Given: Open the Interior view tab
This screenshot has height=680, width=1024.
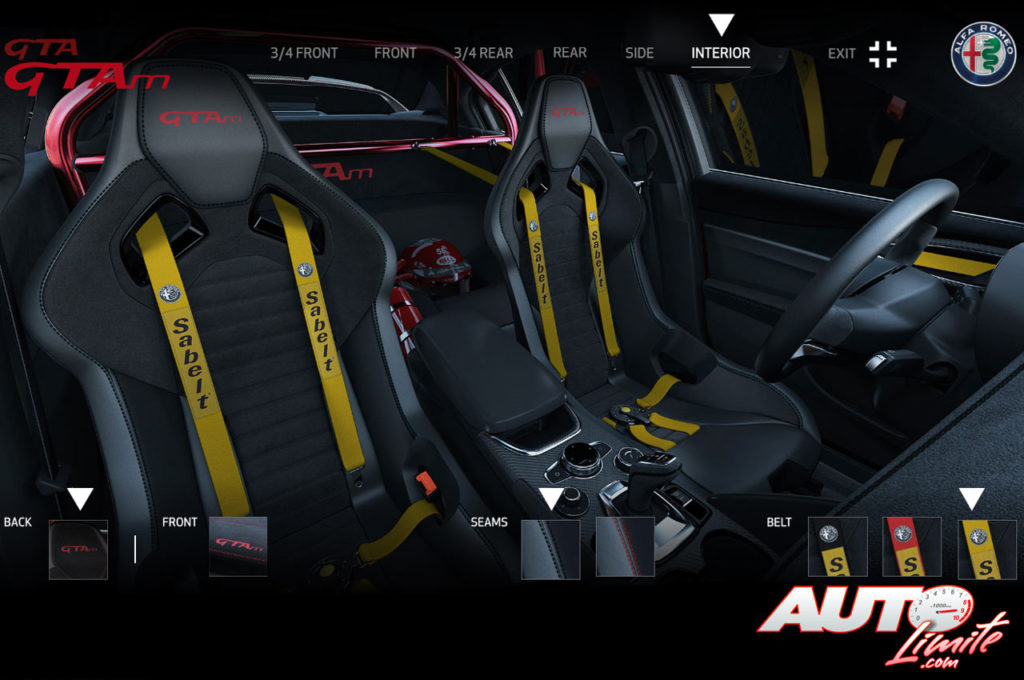Looking at the screenshot, I should click(720, 53).
